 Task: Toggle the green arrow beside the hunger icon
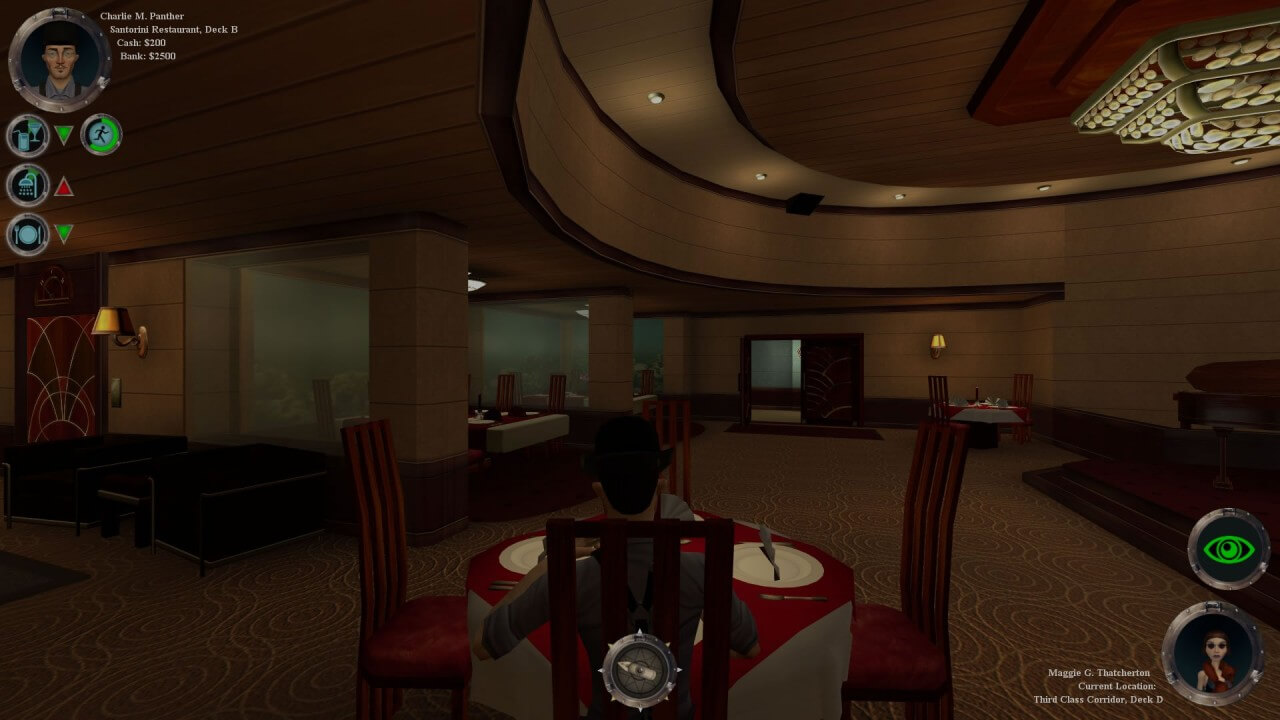coord(62,233)
